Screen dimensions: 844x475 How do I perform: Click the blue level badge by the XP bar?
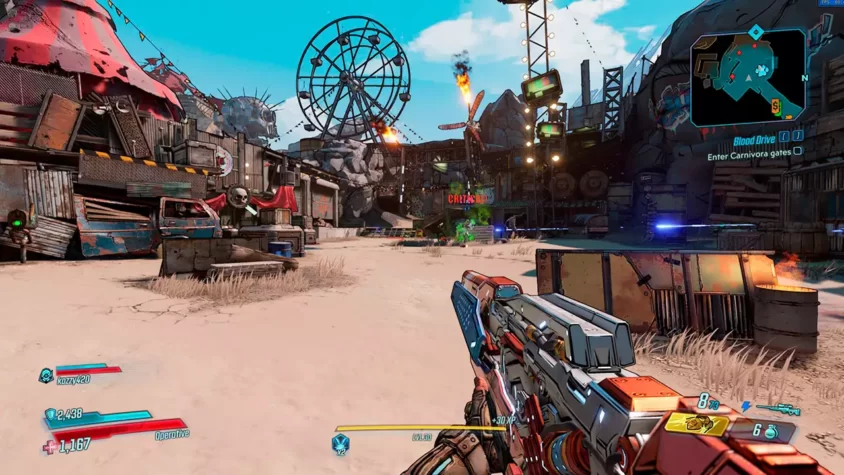click(x=340, y=441)
